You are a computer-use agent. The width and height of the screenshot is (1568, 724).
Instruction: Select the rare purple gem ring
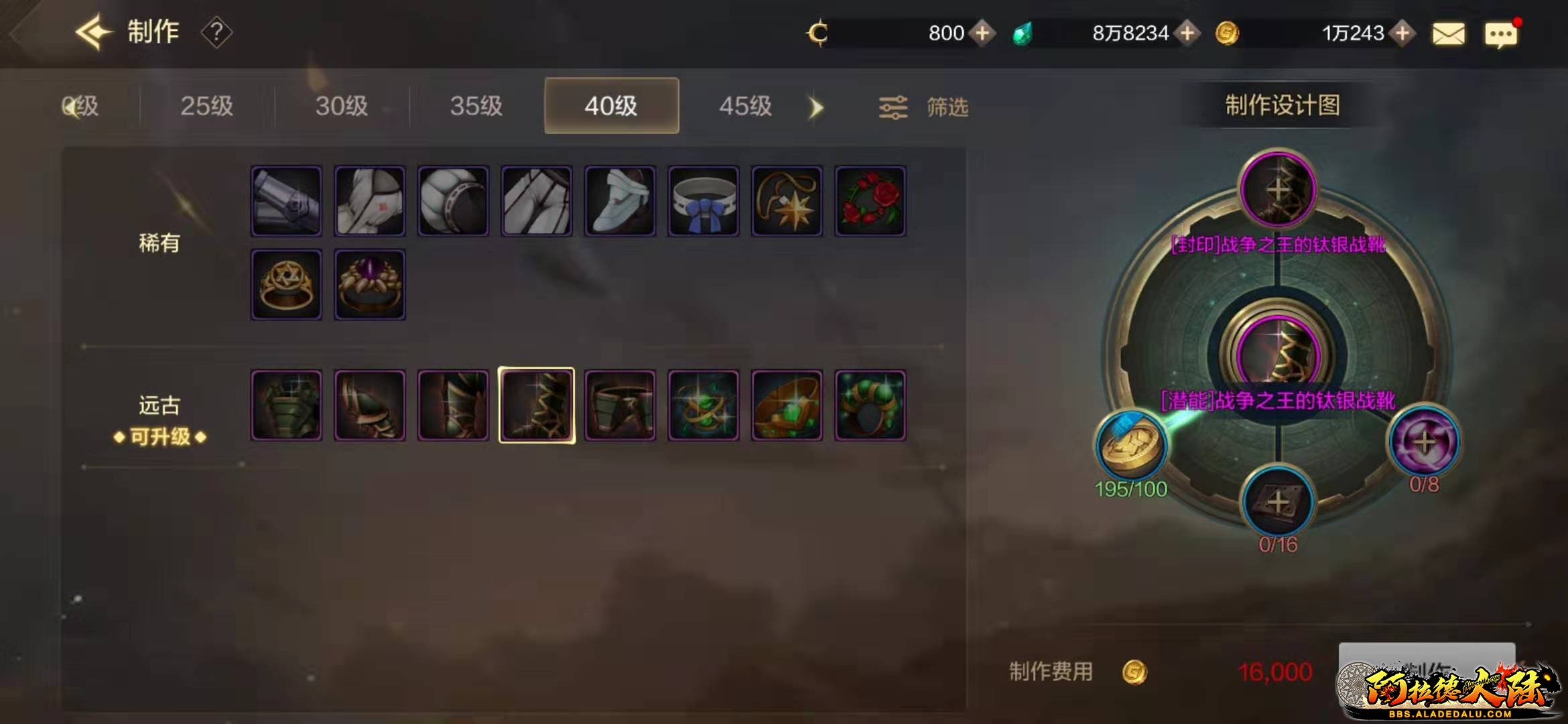[370, 284]
